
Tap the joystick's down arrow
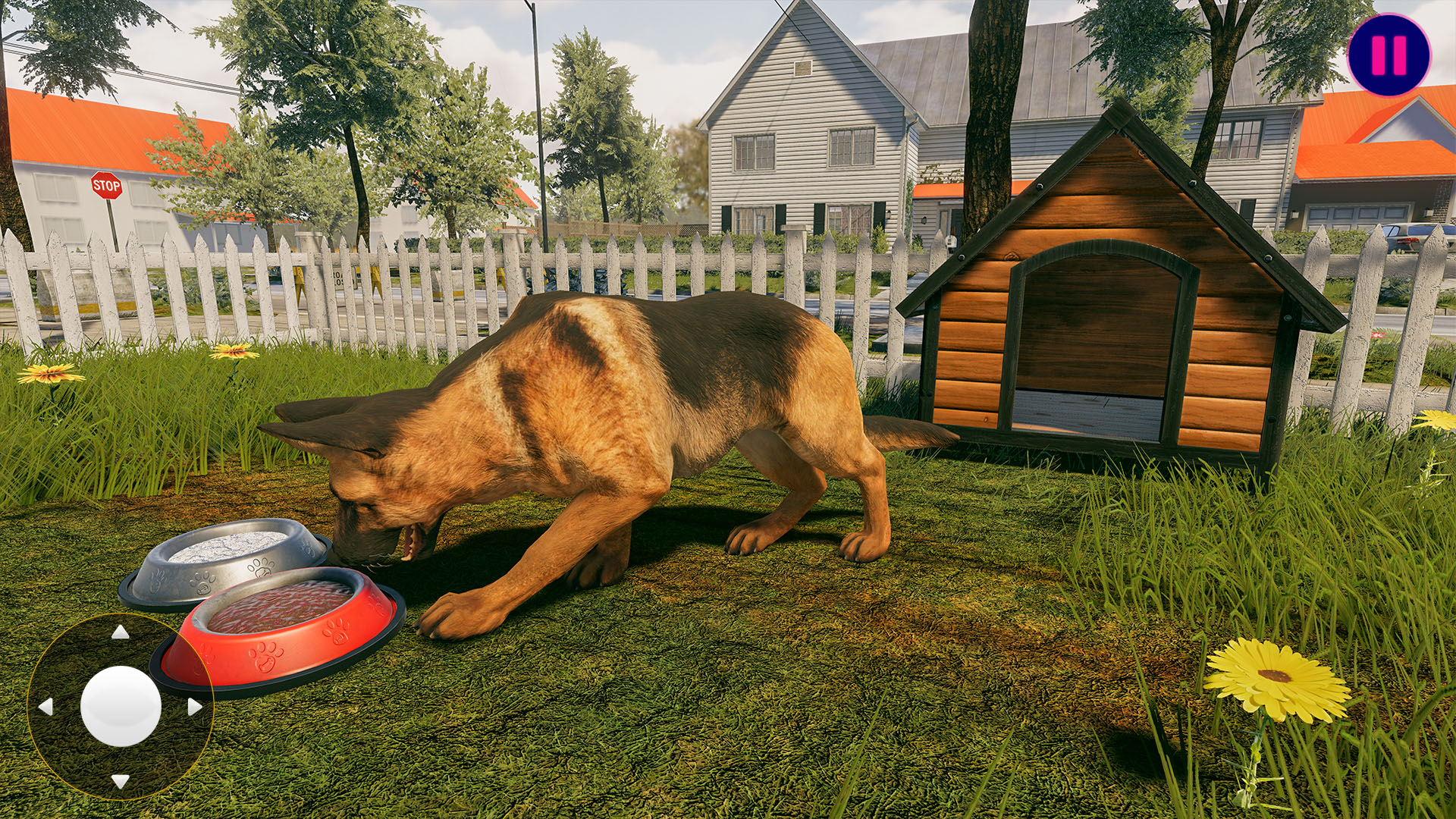[120, 780]
